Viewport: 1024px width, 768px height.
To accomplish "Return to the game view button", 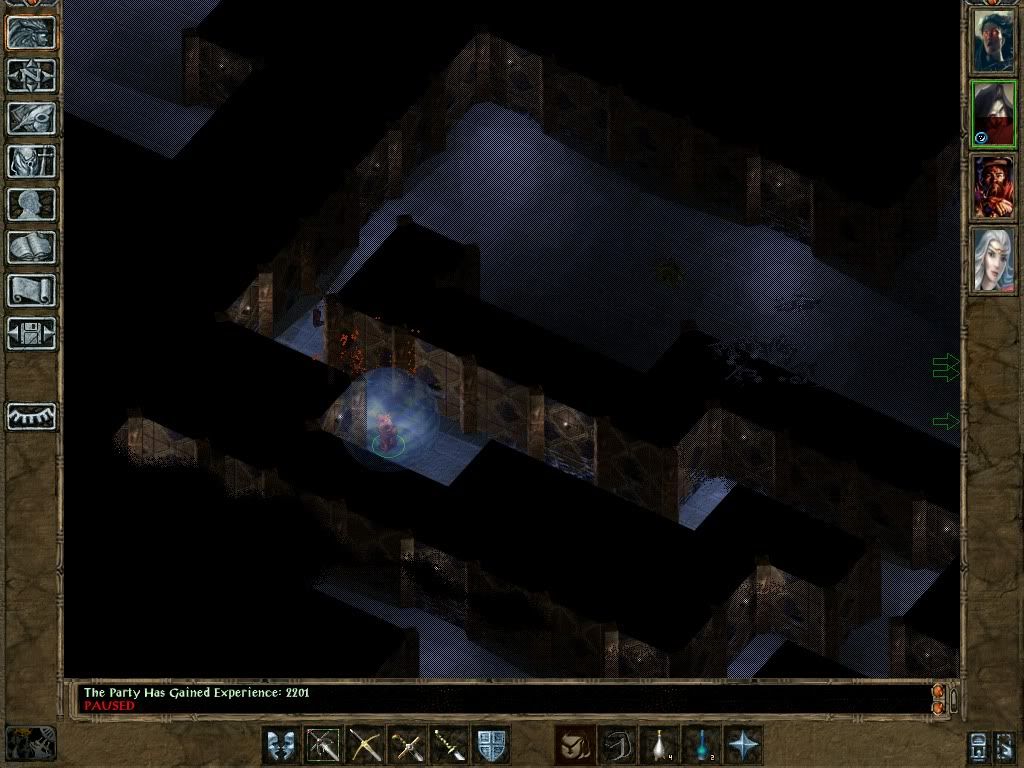I will [31, 32].
